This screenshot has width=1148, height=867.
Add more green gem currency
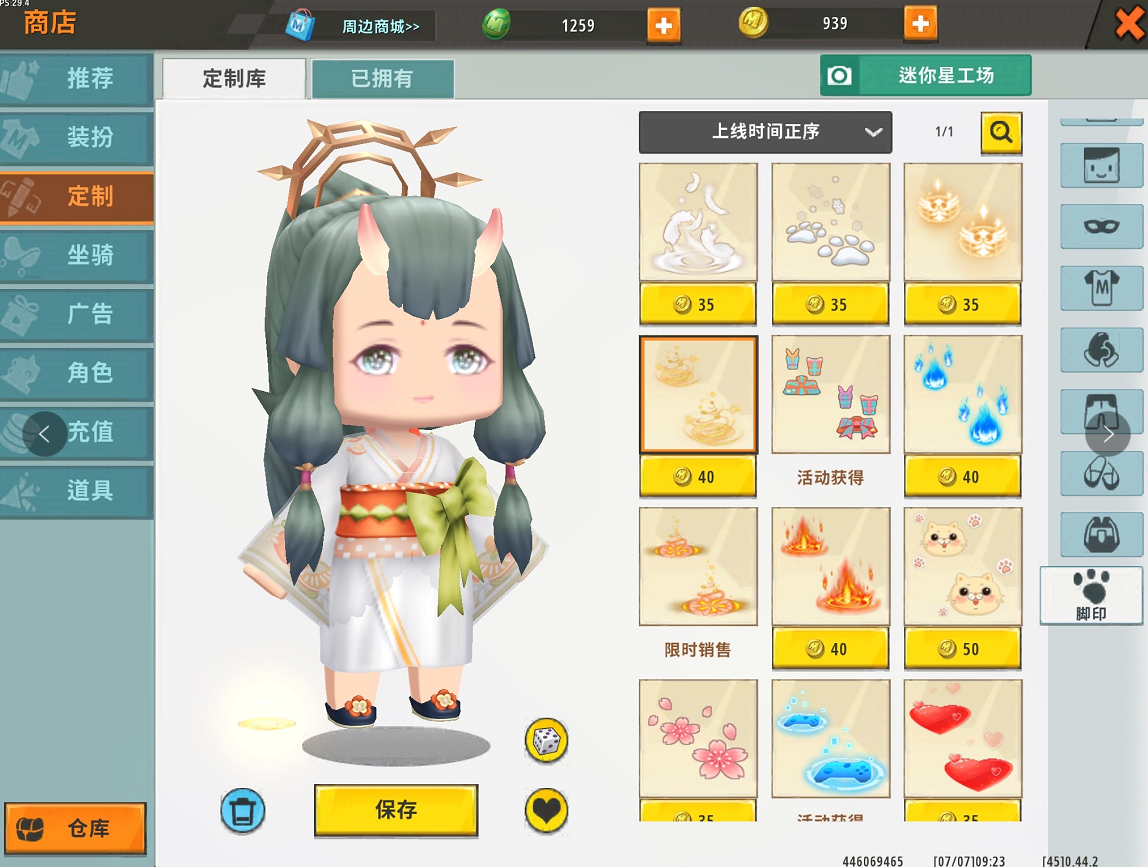tap(663, 24)
